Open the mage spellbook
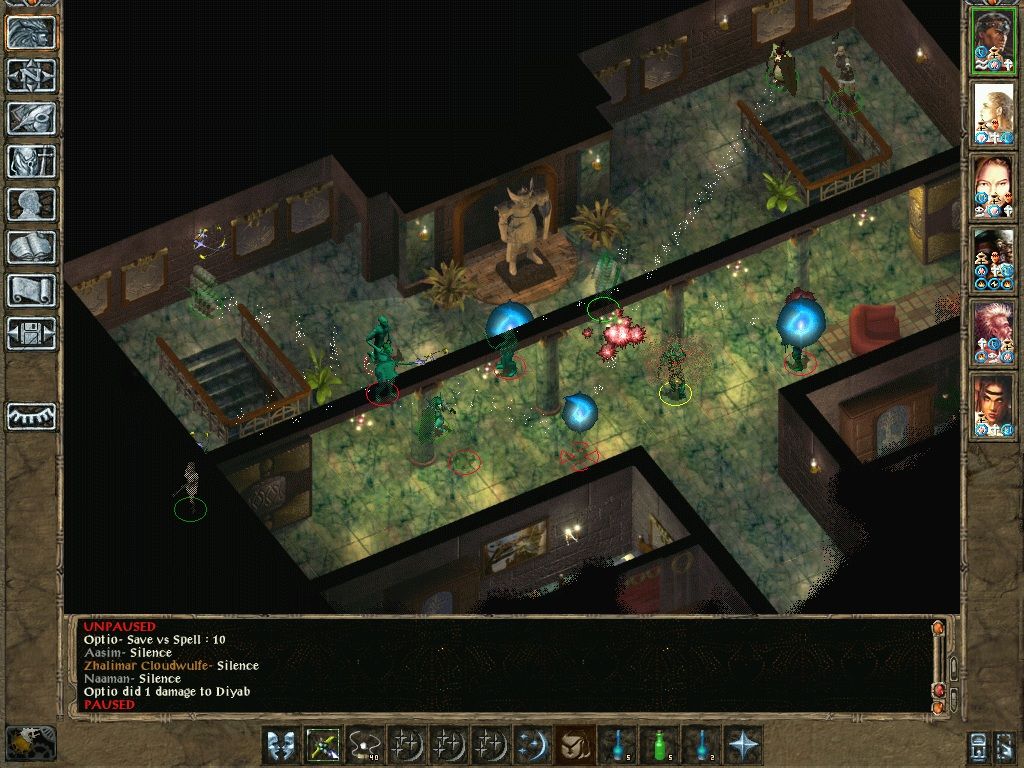 pos(31,247)
